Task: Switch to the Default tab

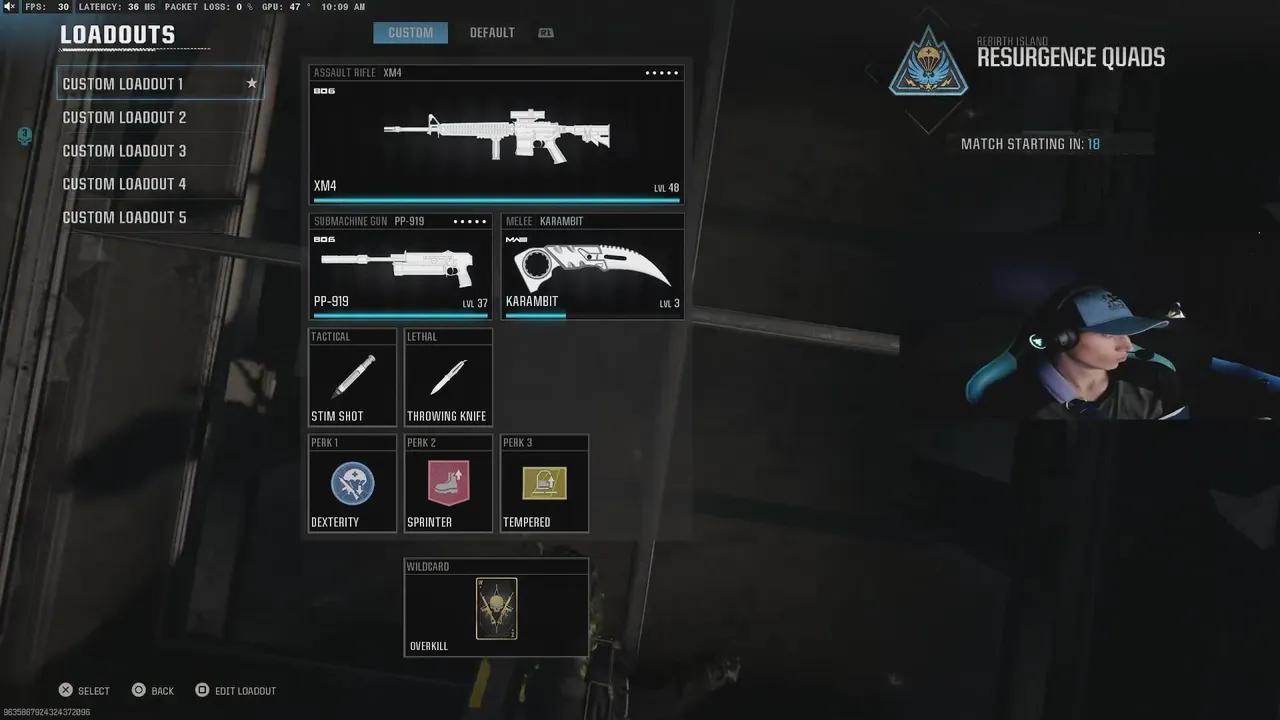Action: point(492,33)
